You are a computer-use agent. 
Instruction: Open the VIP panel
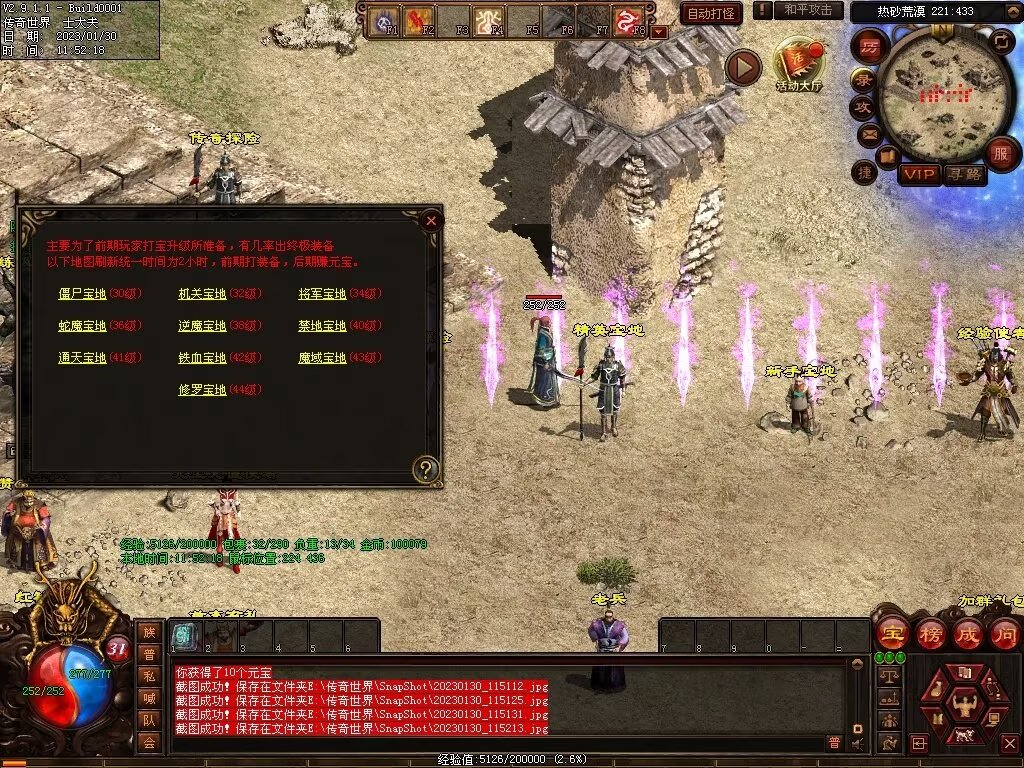click(919, 174)
